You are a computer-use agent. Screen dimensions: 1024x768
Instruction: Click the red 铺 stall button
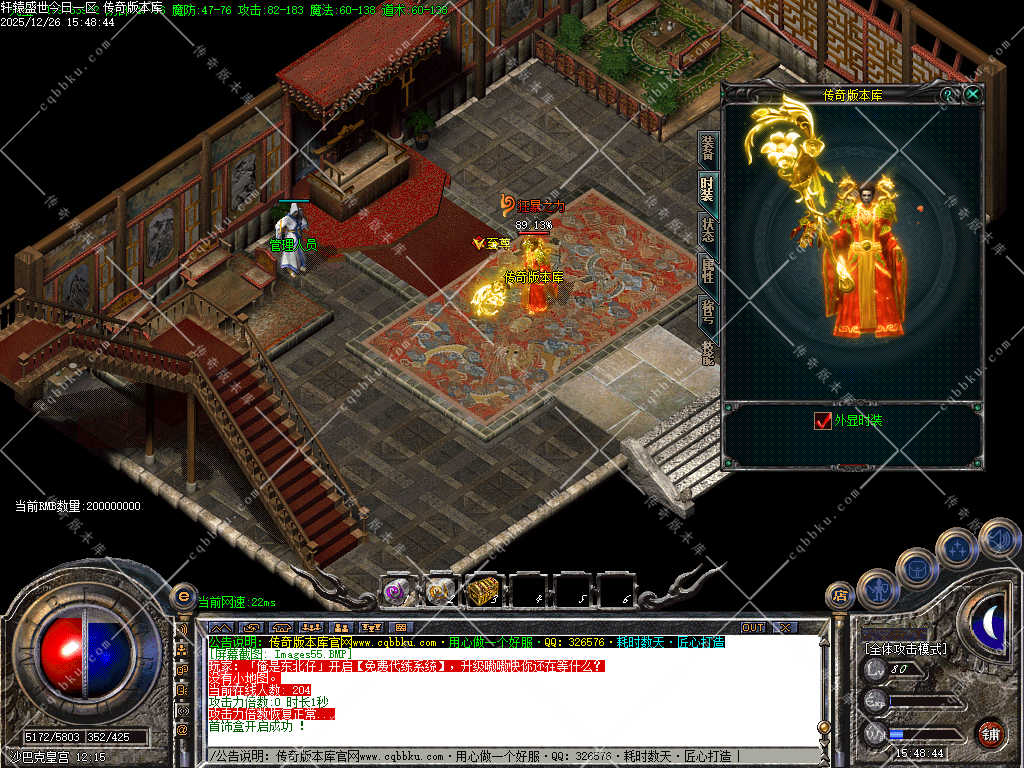point(990,733)
